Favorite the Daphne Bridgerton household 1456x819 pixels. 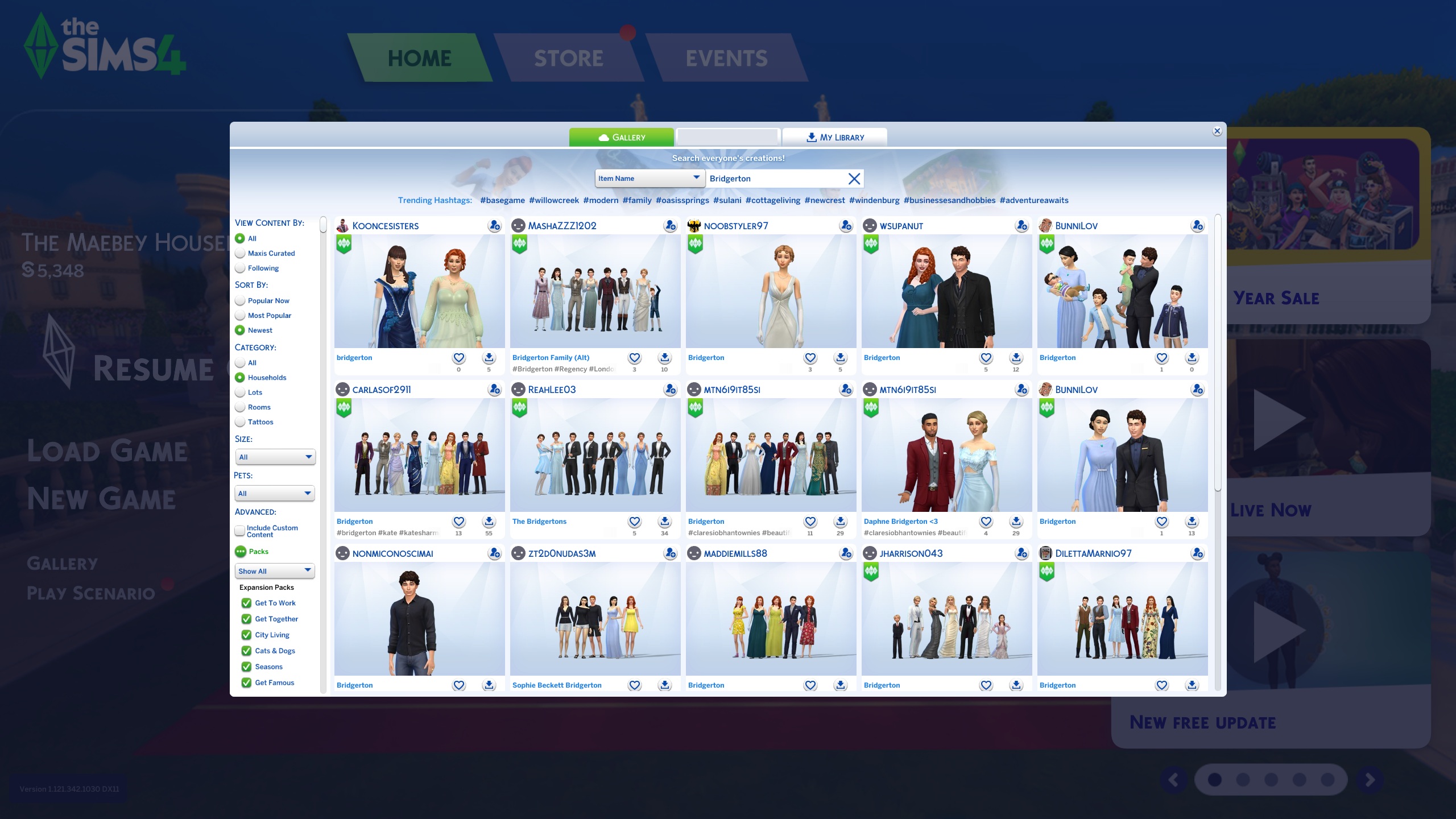tap(986, 521)
